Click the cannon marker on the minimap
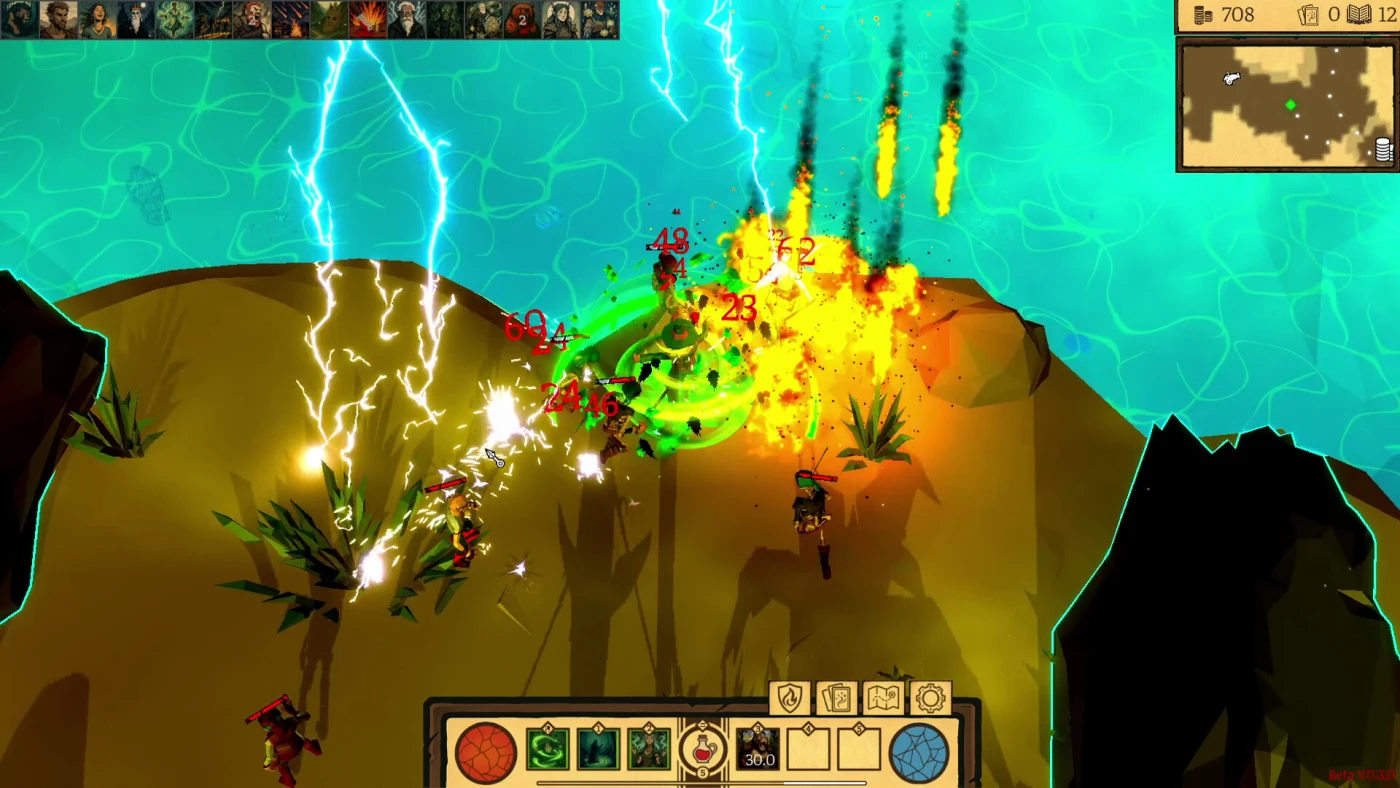 tap(1231, 78)
